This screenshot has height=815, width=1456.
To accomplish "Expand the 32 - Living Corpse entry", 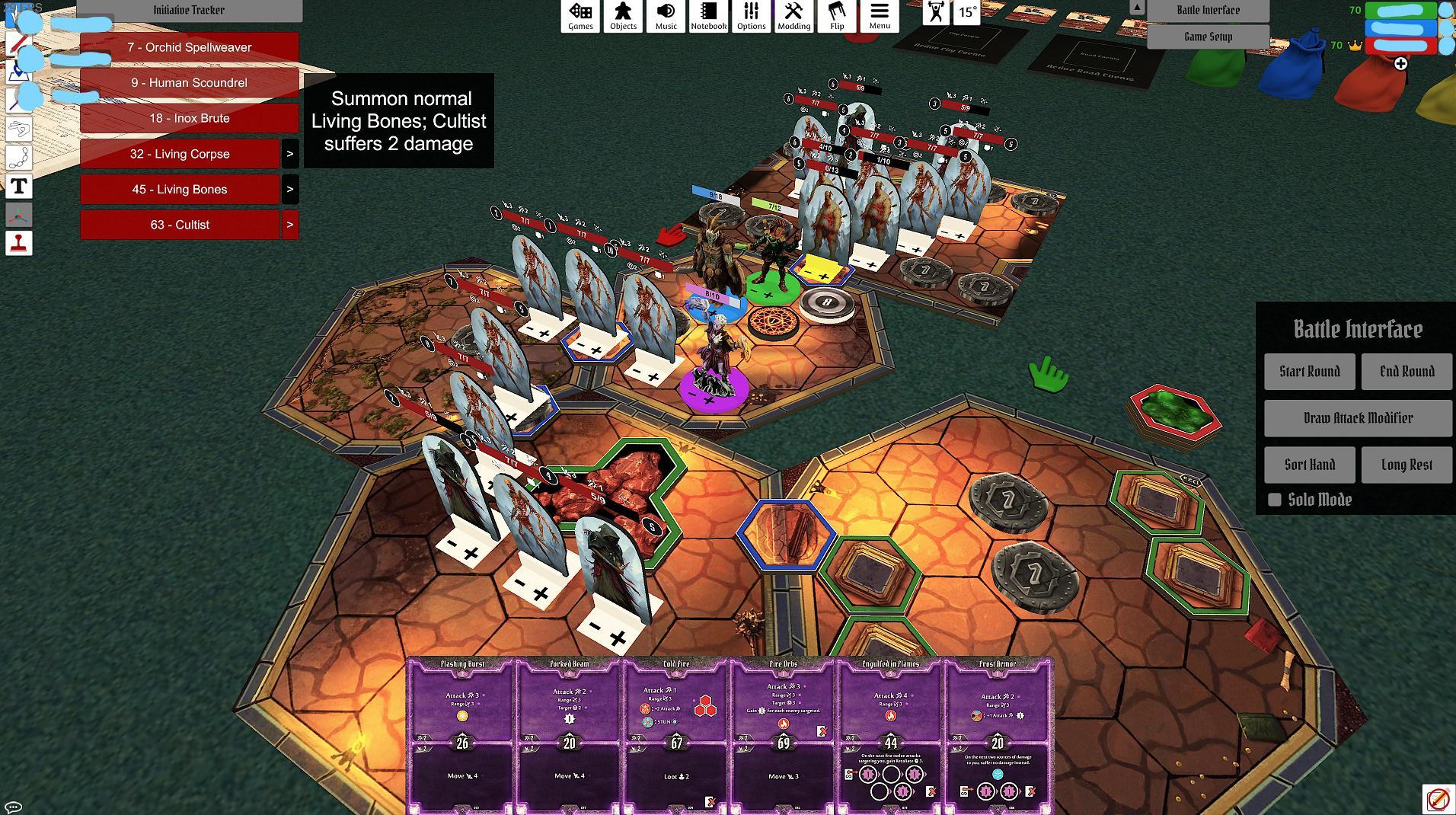I will [x=289, y=154].
